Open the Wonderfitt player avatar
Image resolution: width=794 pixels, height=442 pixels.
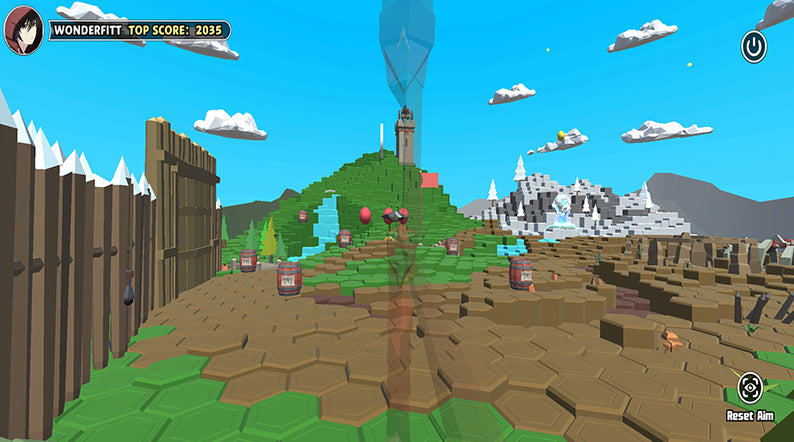(24, 29)
